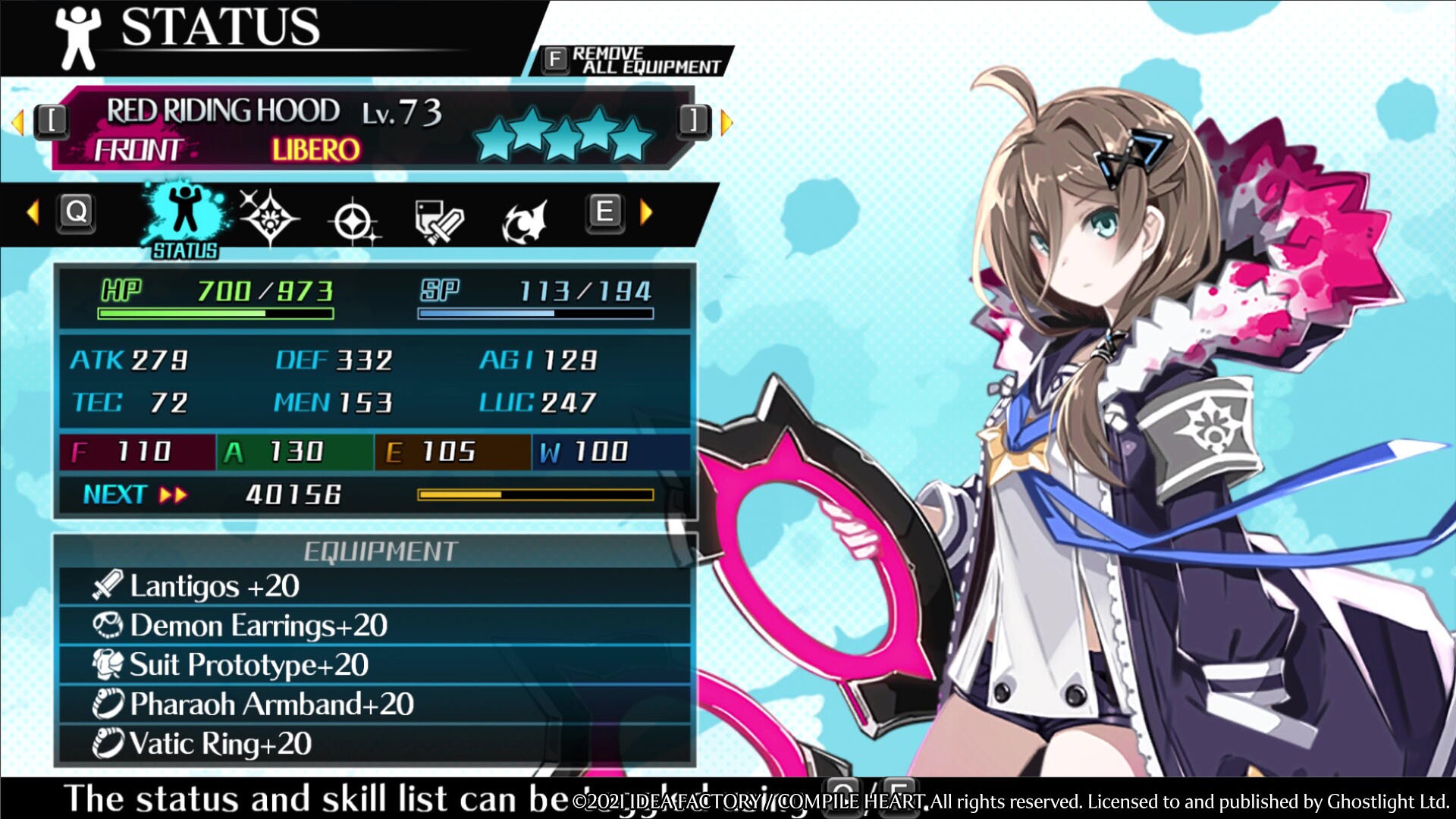Choose the Demon Earrings+20 equipment row
This screenshot has height=819, width=1456.
tap(375, 626)
